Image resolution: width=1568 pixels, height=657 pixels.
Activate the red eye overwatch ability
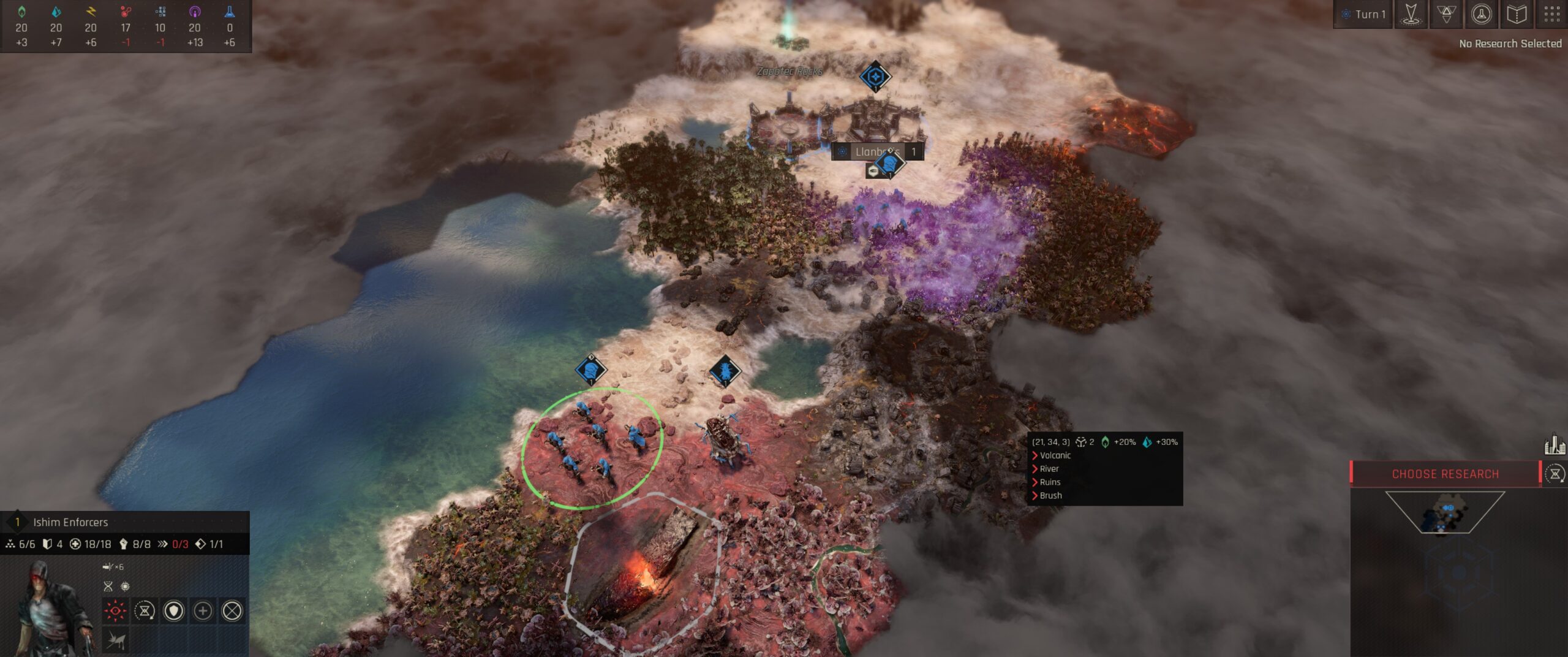point(115,610)
